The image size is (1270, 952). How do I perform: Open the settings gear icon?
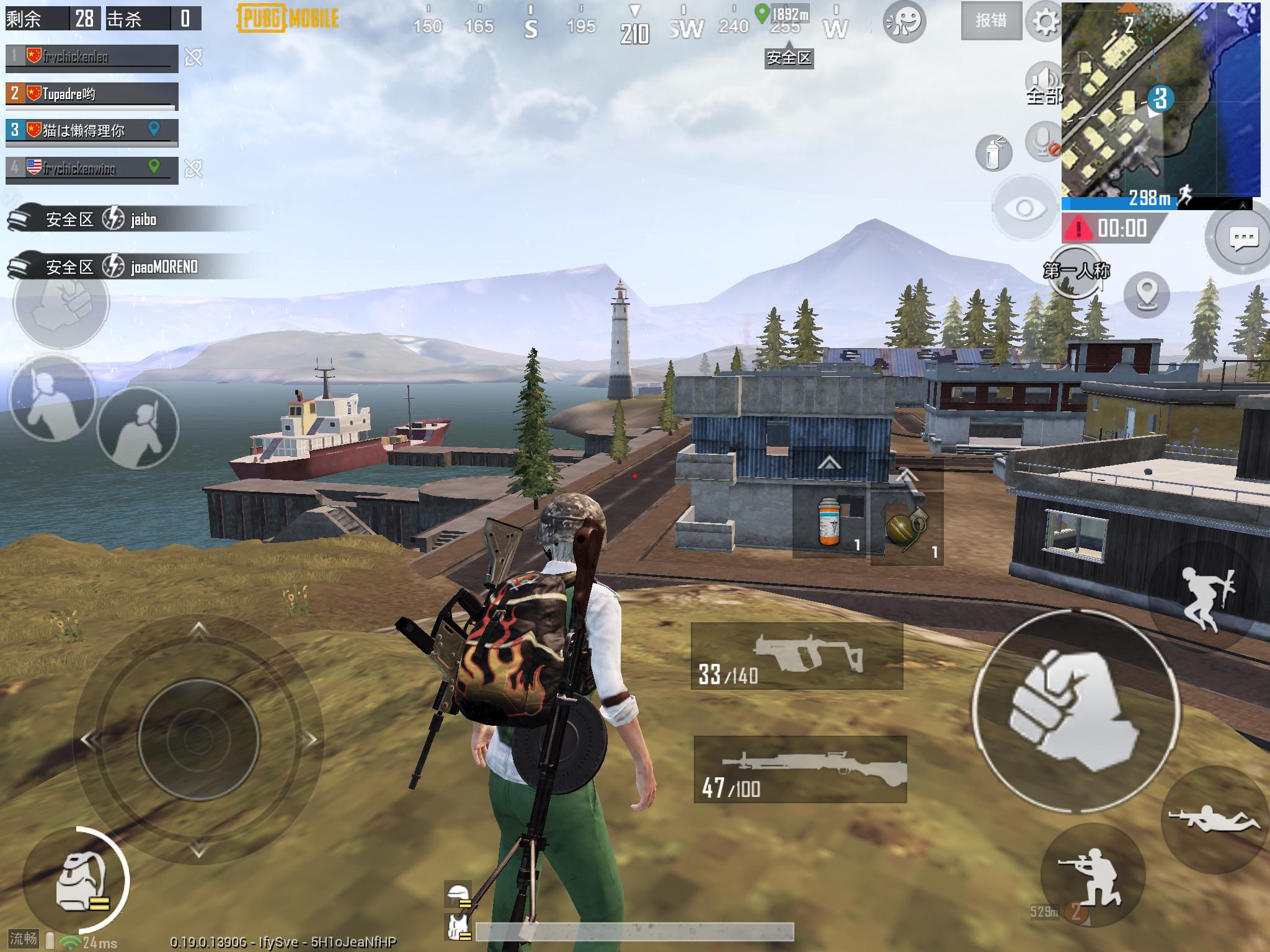[x=1045, y=22]
